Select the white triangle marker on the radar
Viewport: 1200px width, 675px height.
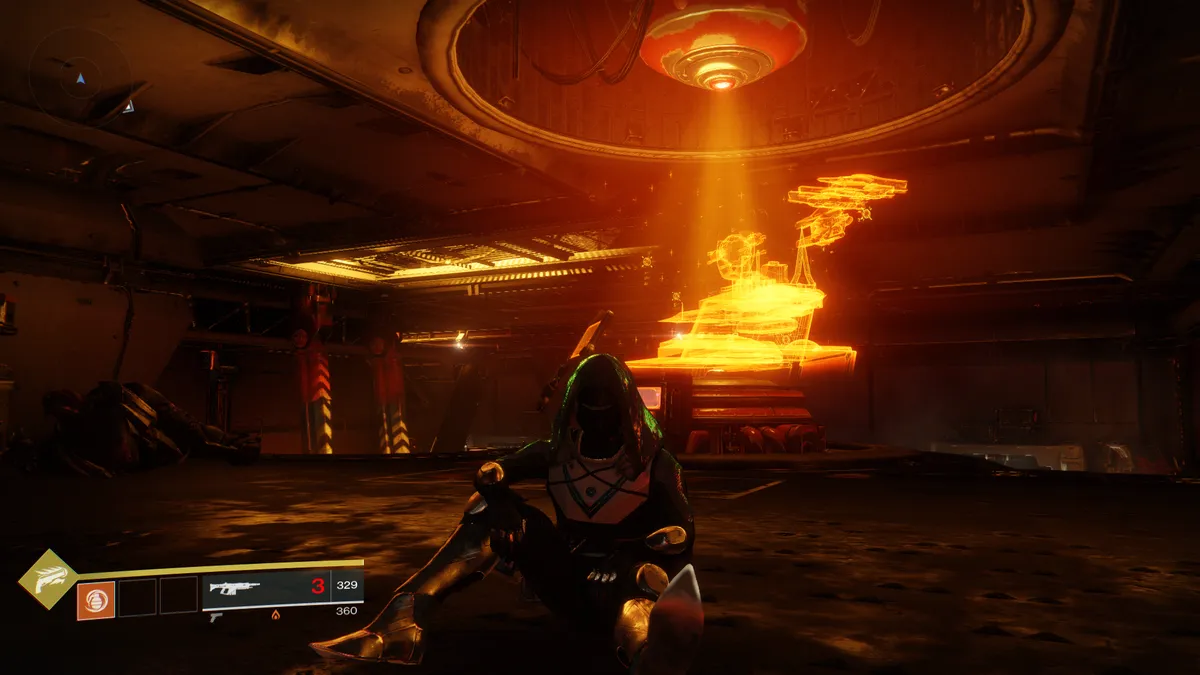tap(128, 106)
